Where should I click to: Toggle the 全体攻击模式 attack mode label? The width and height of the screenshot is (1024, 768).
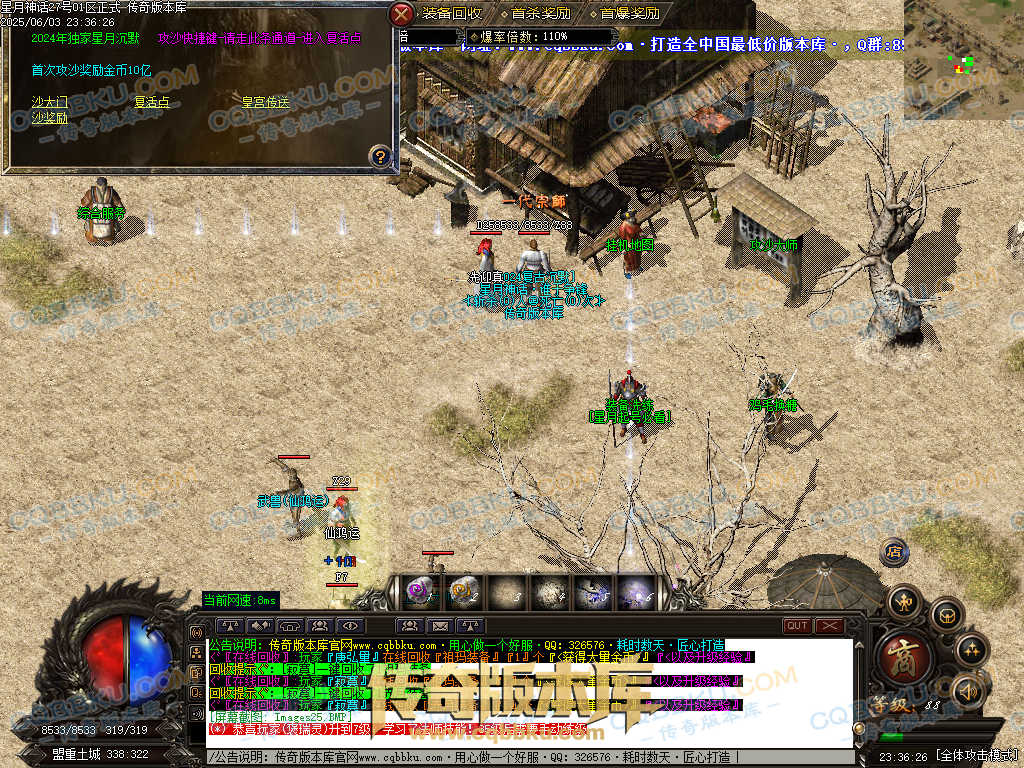click(x=977, y=757)
